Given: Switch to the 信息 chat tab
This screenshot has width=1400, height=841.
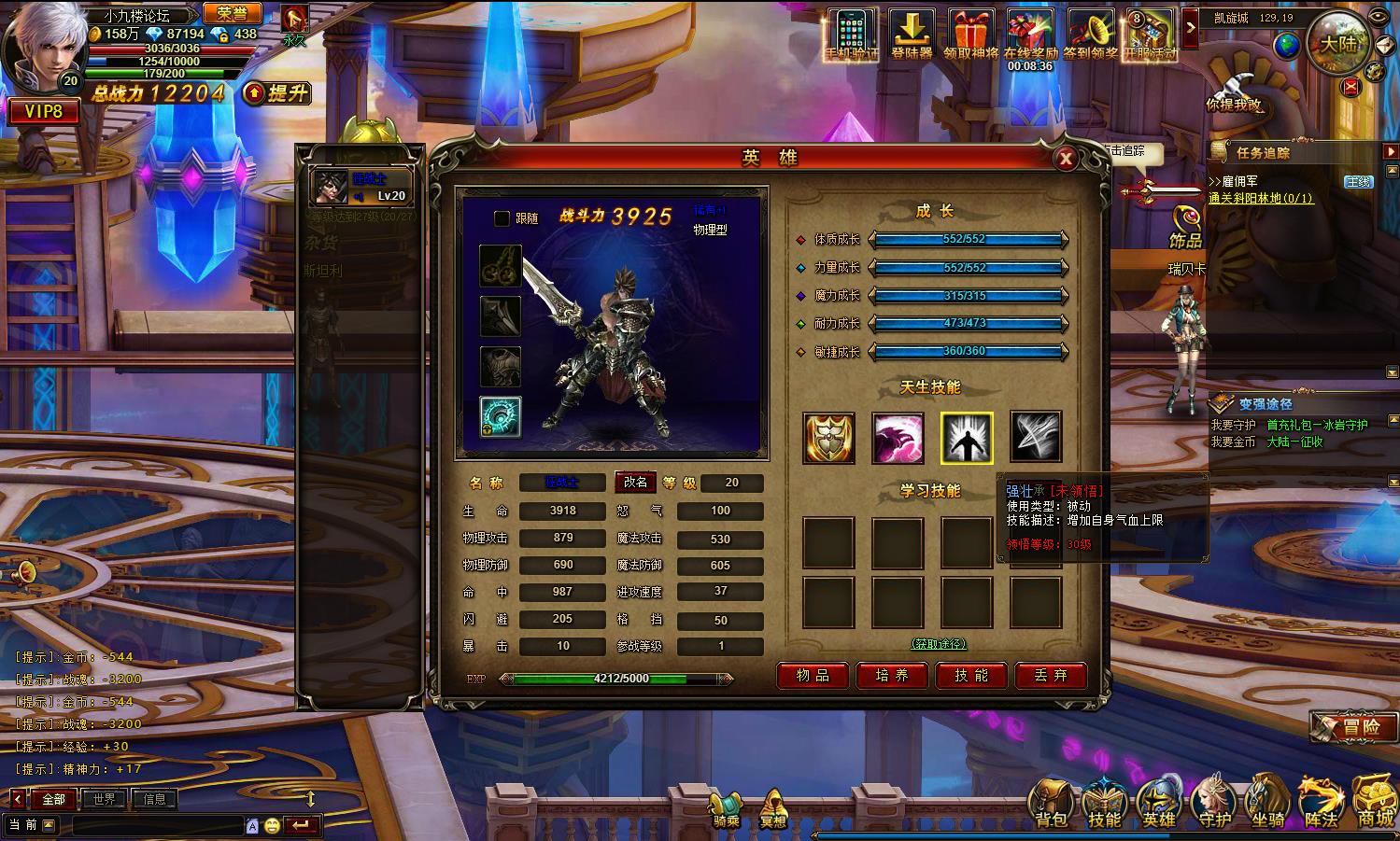Looking at the screenshot, I should pos(154,798).
